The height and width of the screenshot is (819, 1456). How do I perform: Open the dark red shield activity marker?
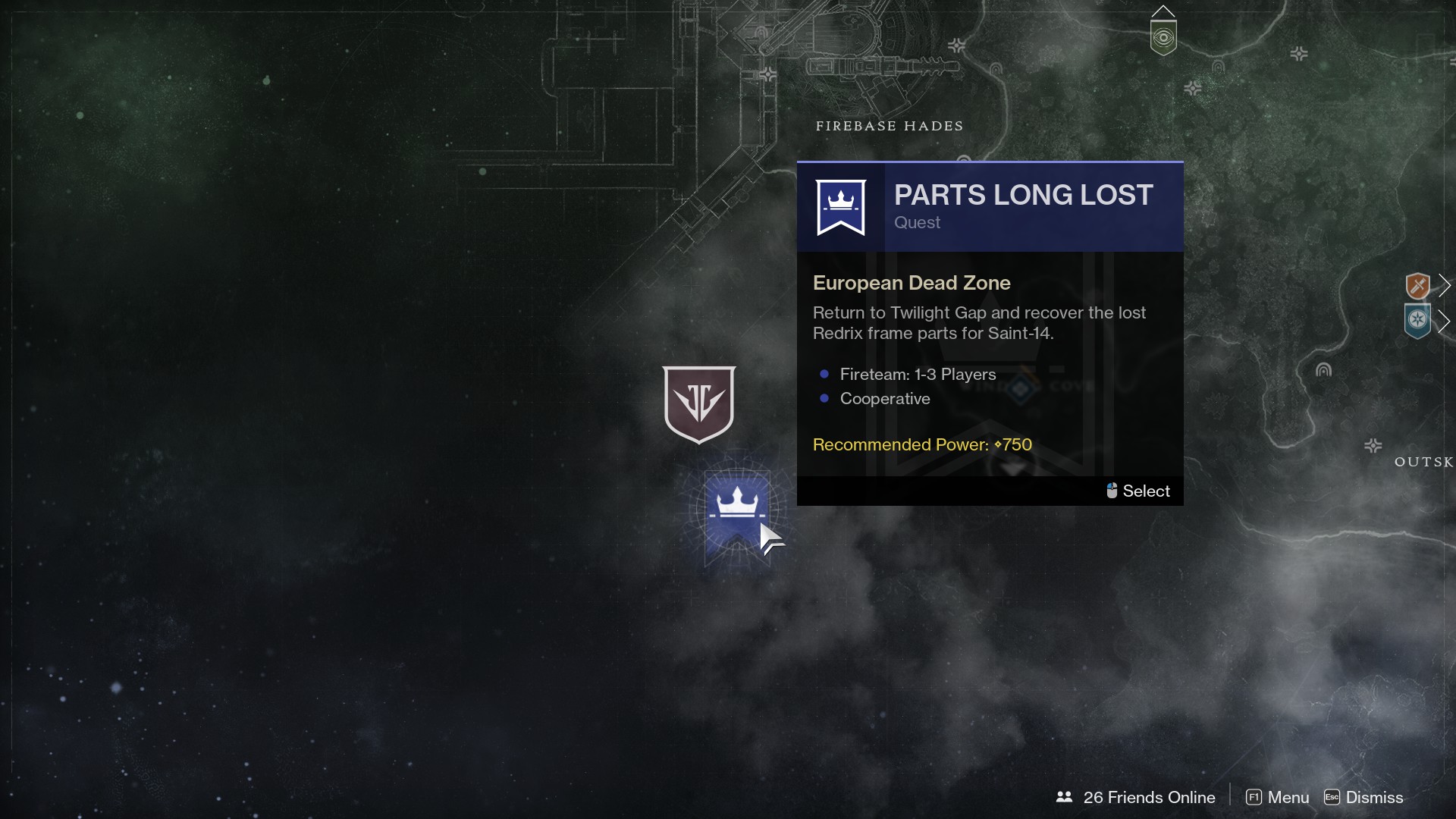698,403
